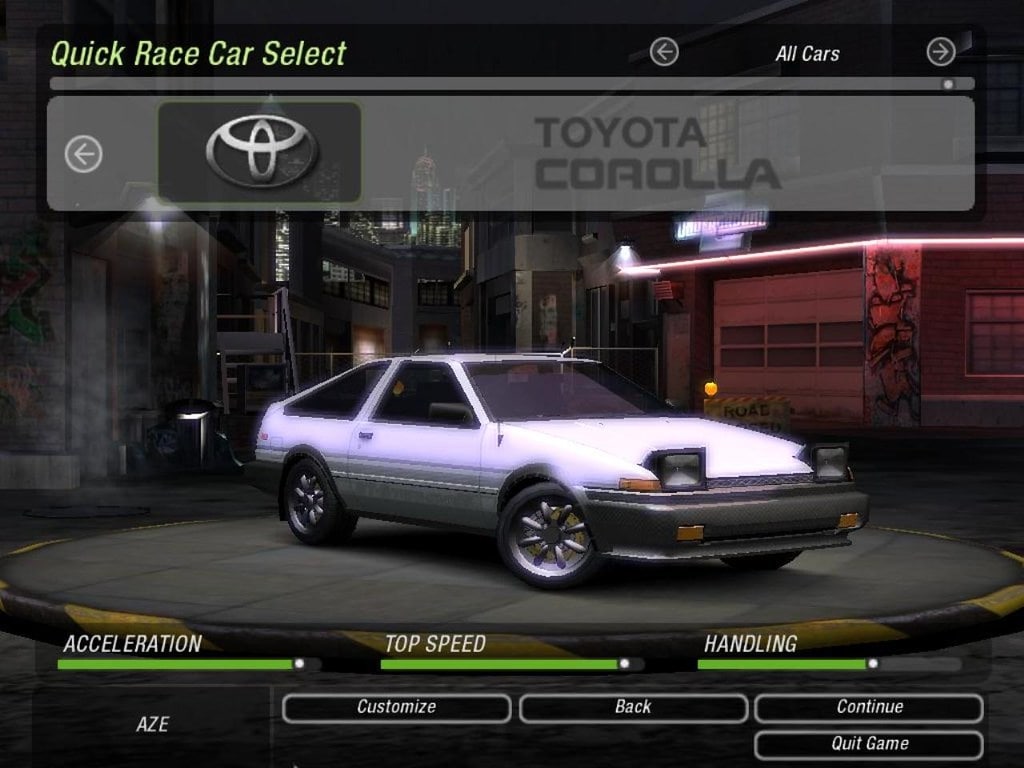1024x768 pixels.
Task: Select the Toyota logo car tile
Action: (260, 152)
